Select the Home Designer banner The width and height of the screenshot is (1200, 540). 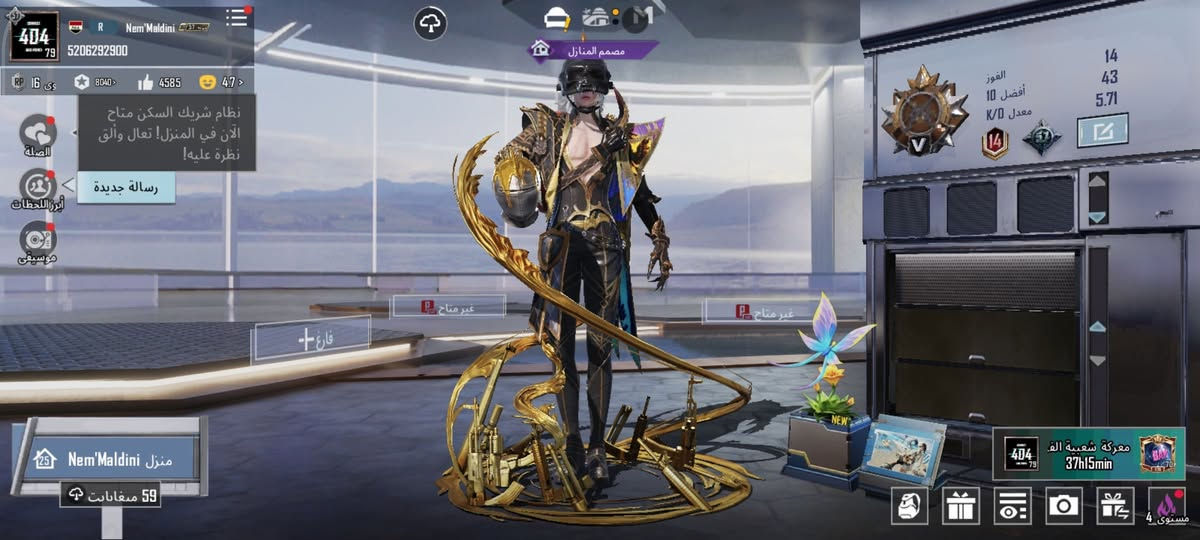(x=595, y=48)
